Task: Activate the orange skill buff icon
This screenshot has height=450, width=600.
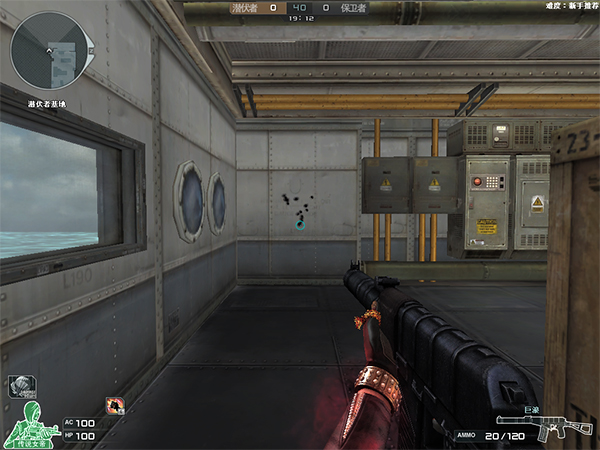Action: point(115,405)
